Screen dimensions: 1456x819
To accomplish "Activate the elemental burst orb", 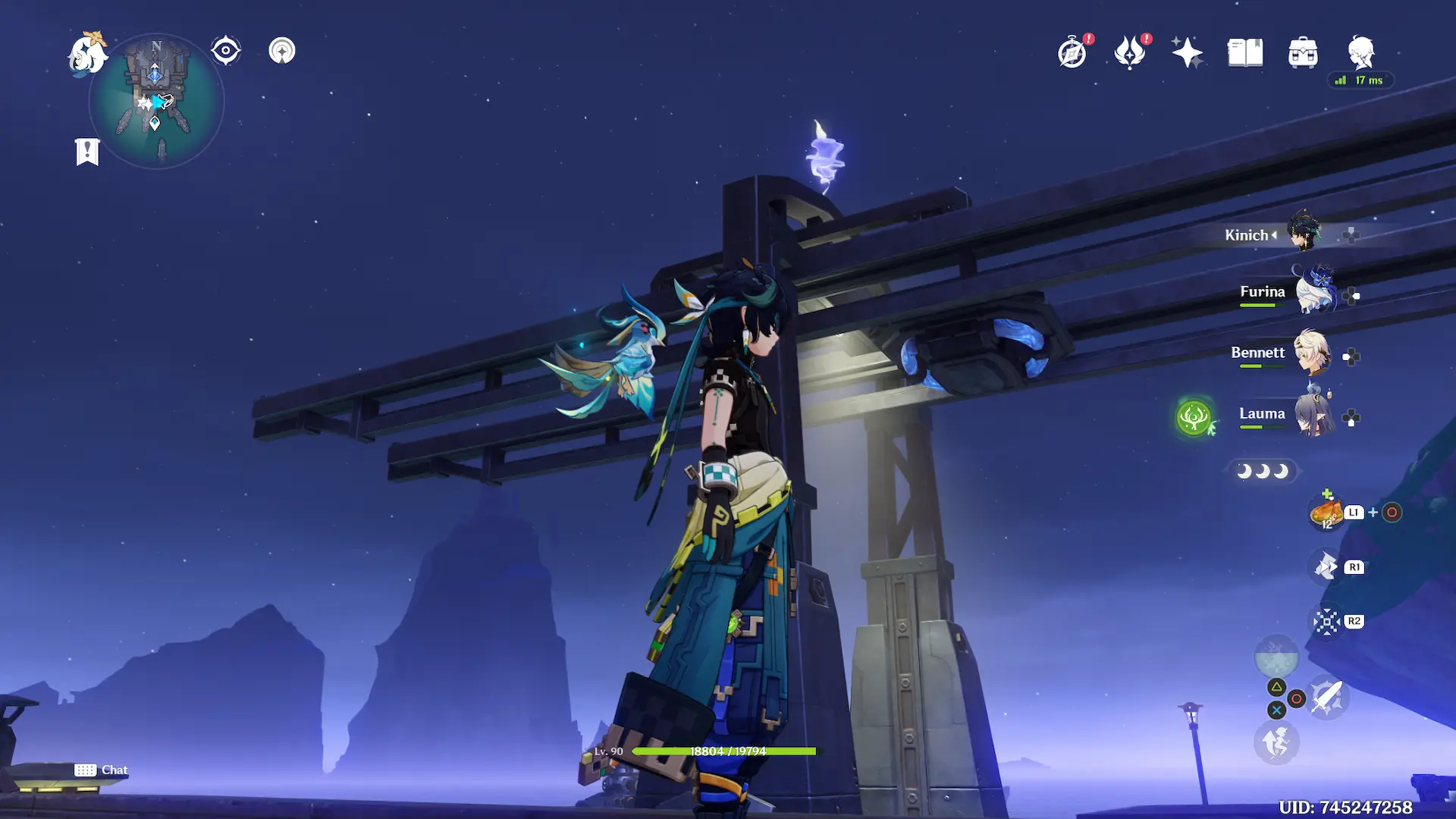I will pos(1276,656).
